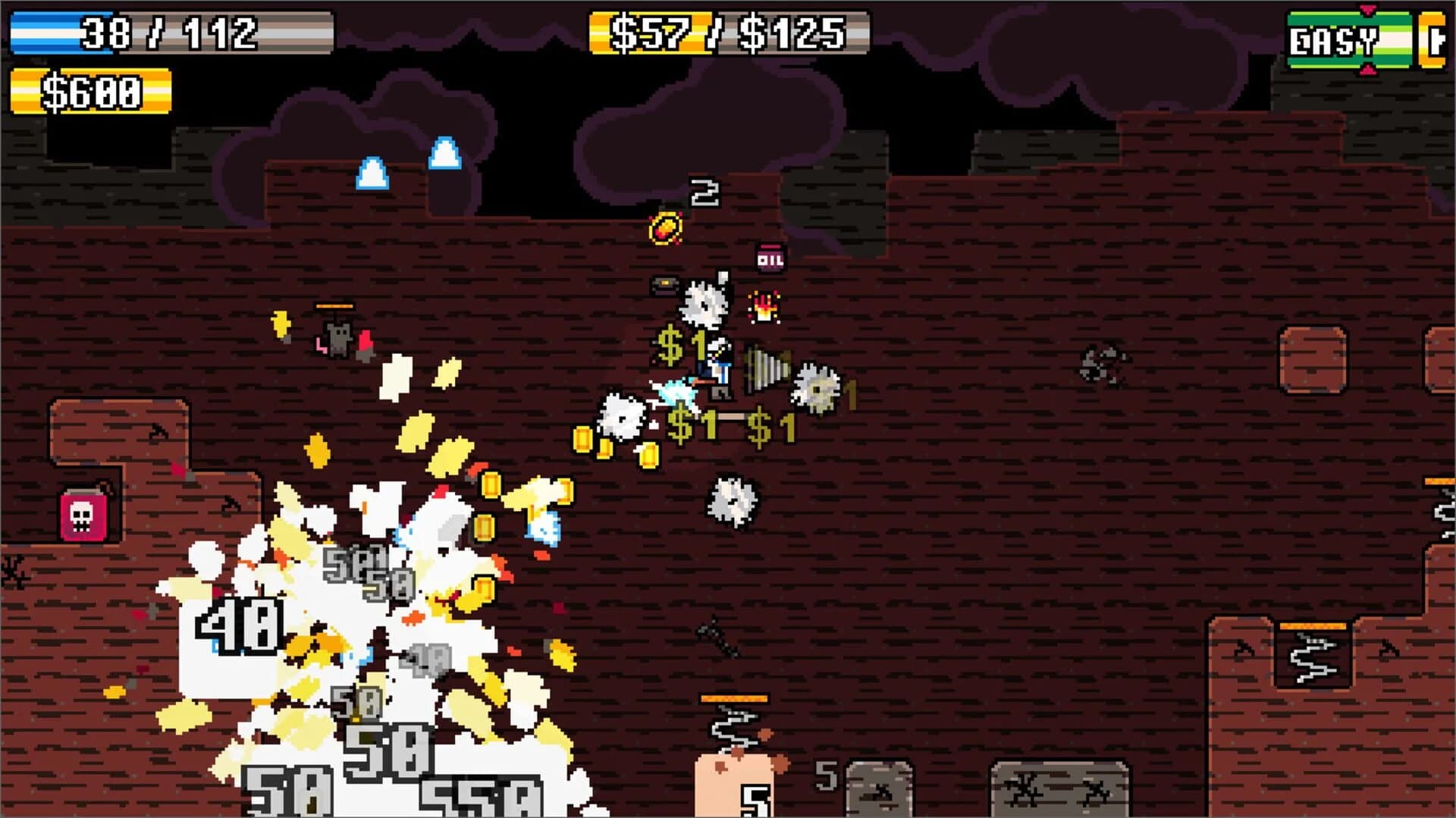Click the OIL jar pickup
The image size is (1456, 818).
(770, 259)
